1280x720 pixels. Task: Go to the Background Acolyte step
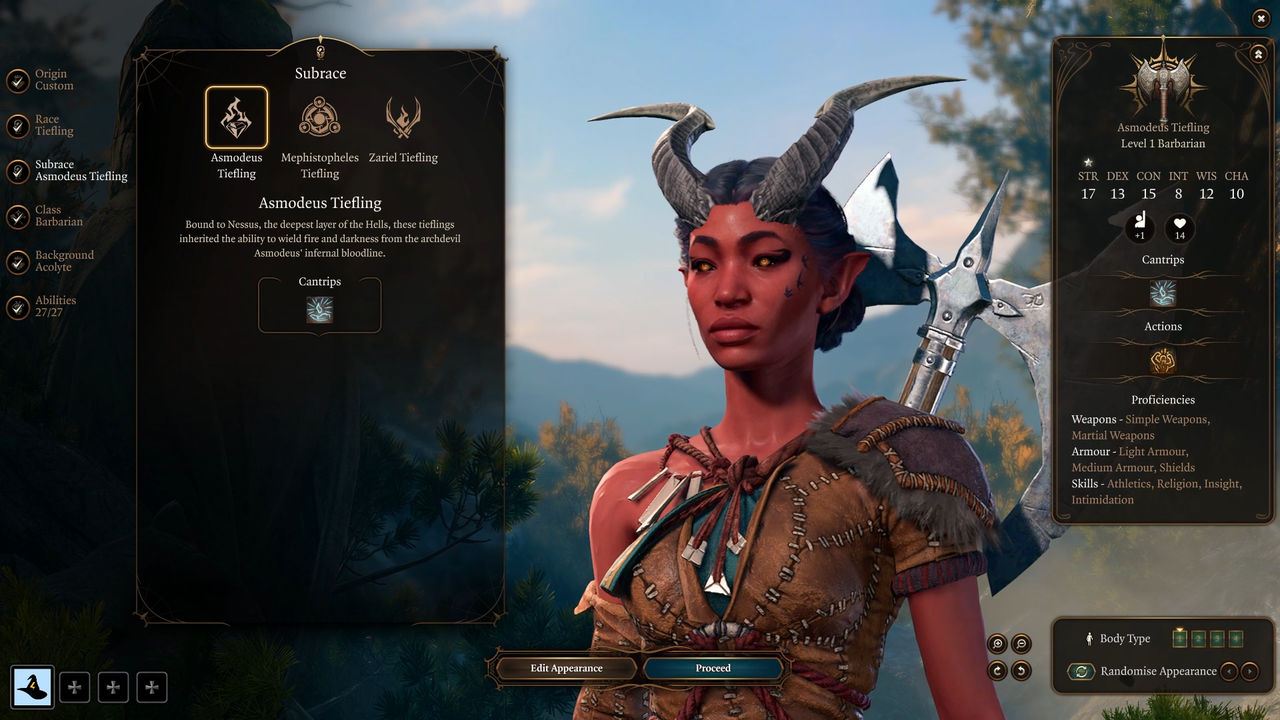[x=66, y=261]
